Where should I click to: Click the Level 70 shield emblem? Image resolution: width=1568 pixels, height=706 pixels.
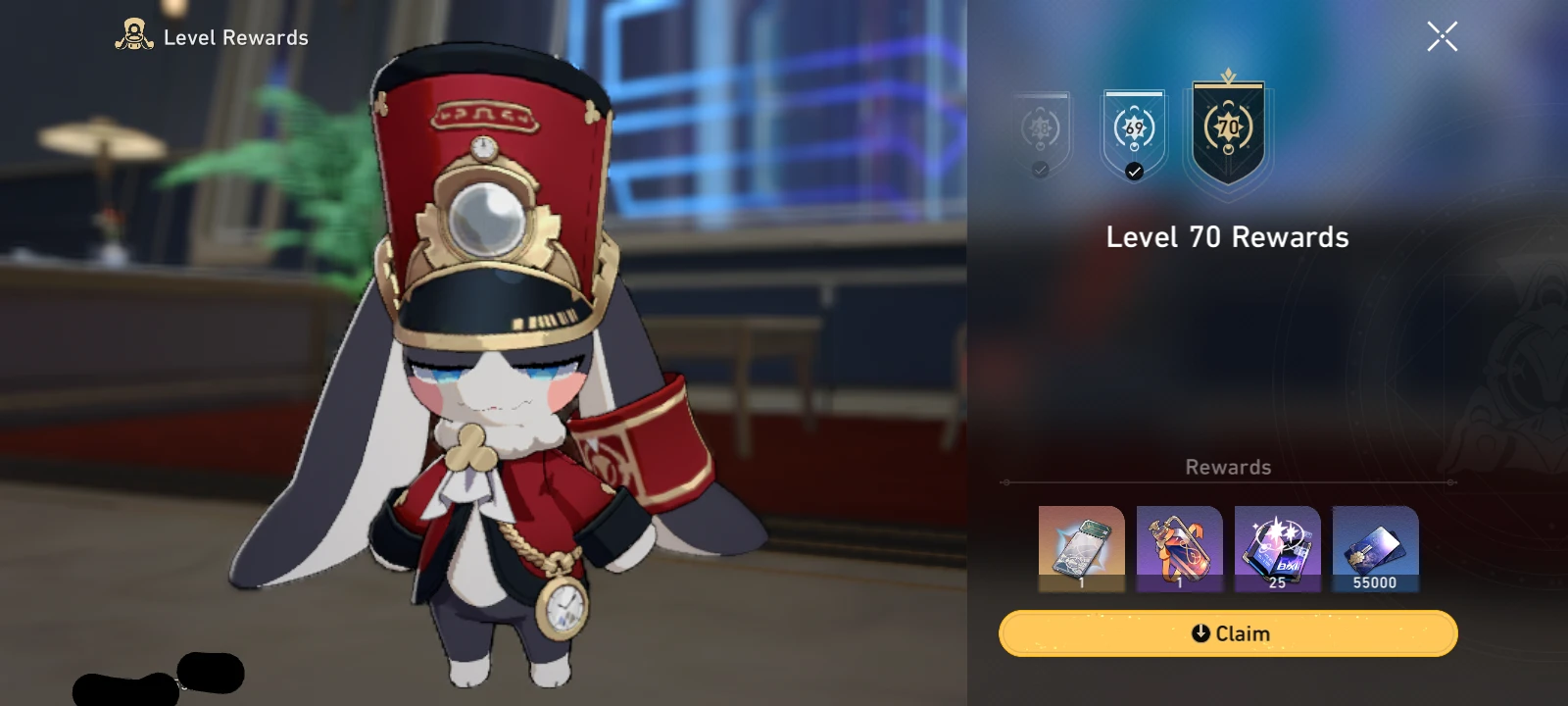pyautogui.click(x=1228, y=127)
